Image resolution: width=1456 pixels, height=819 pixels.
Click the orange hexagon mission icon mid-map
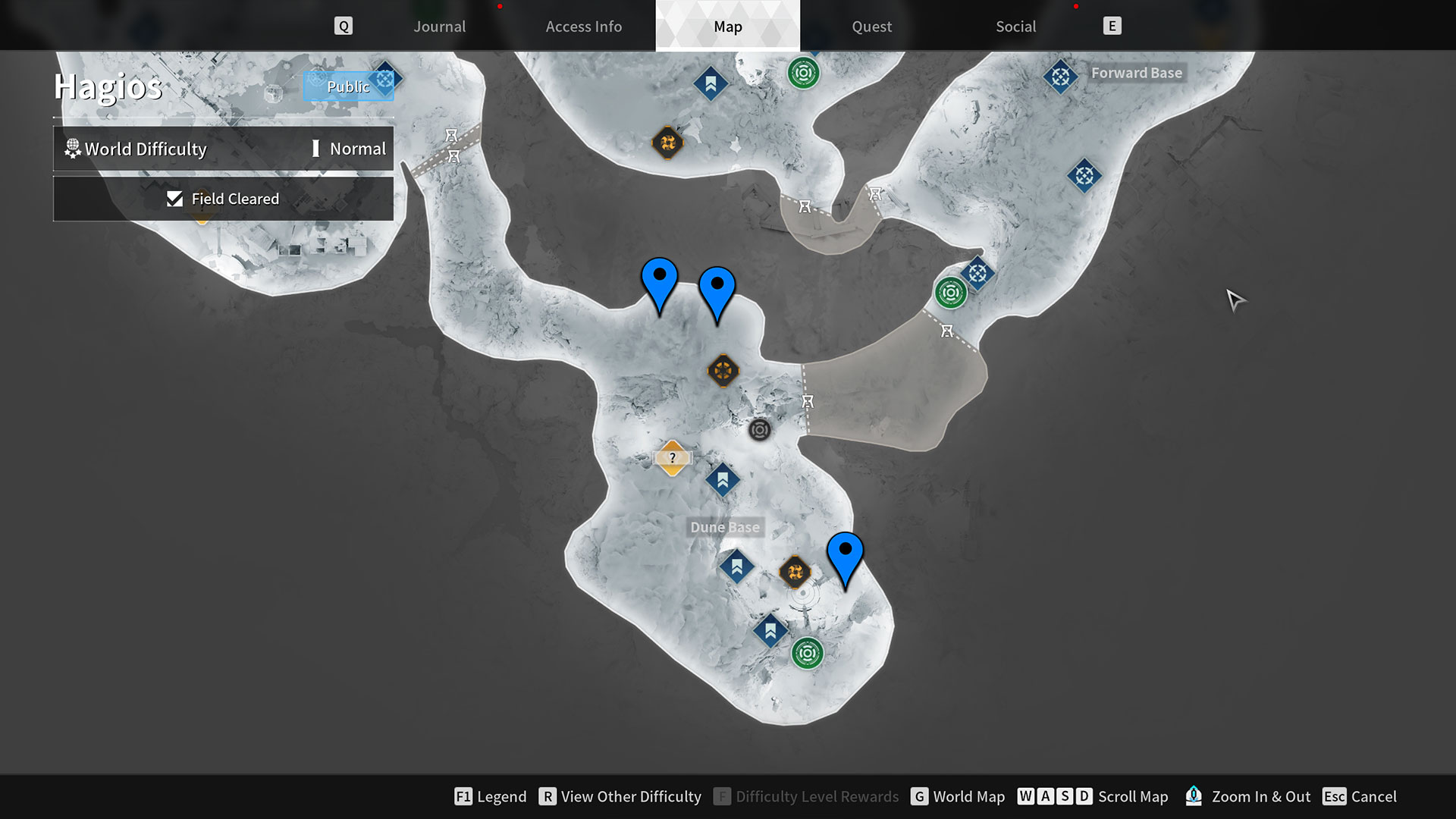pos(723,370)
